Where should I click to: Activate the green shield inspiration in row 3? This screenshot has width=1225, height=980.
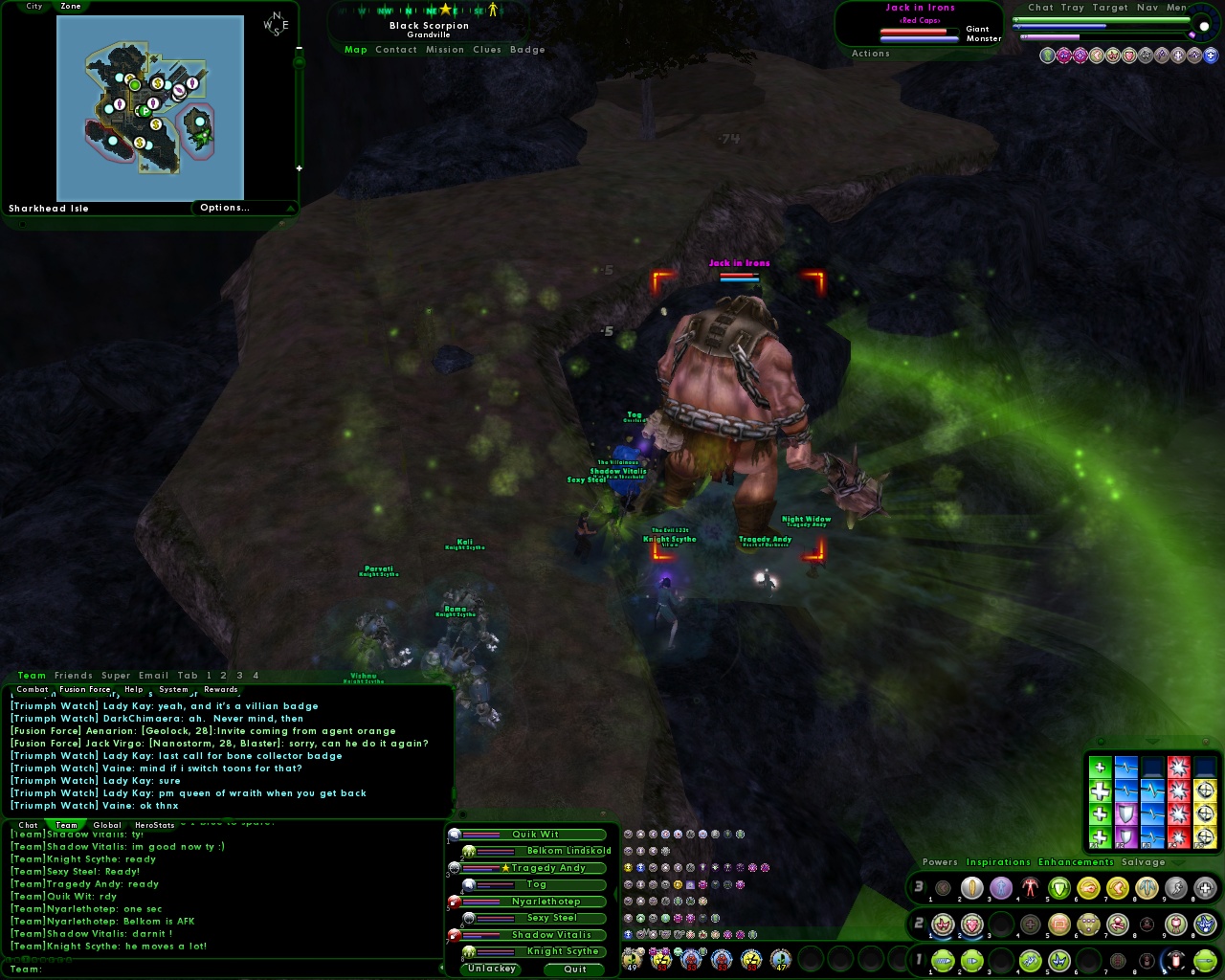coord(1060,888)
